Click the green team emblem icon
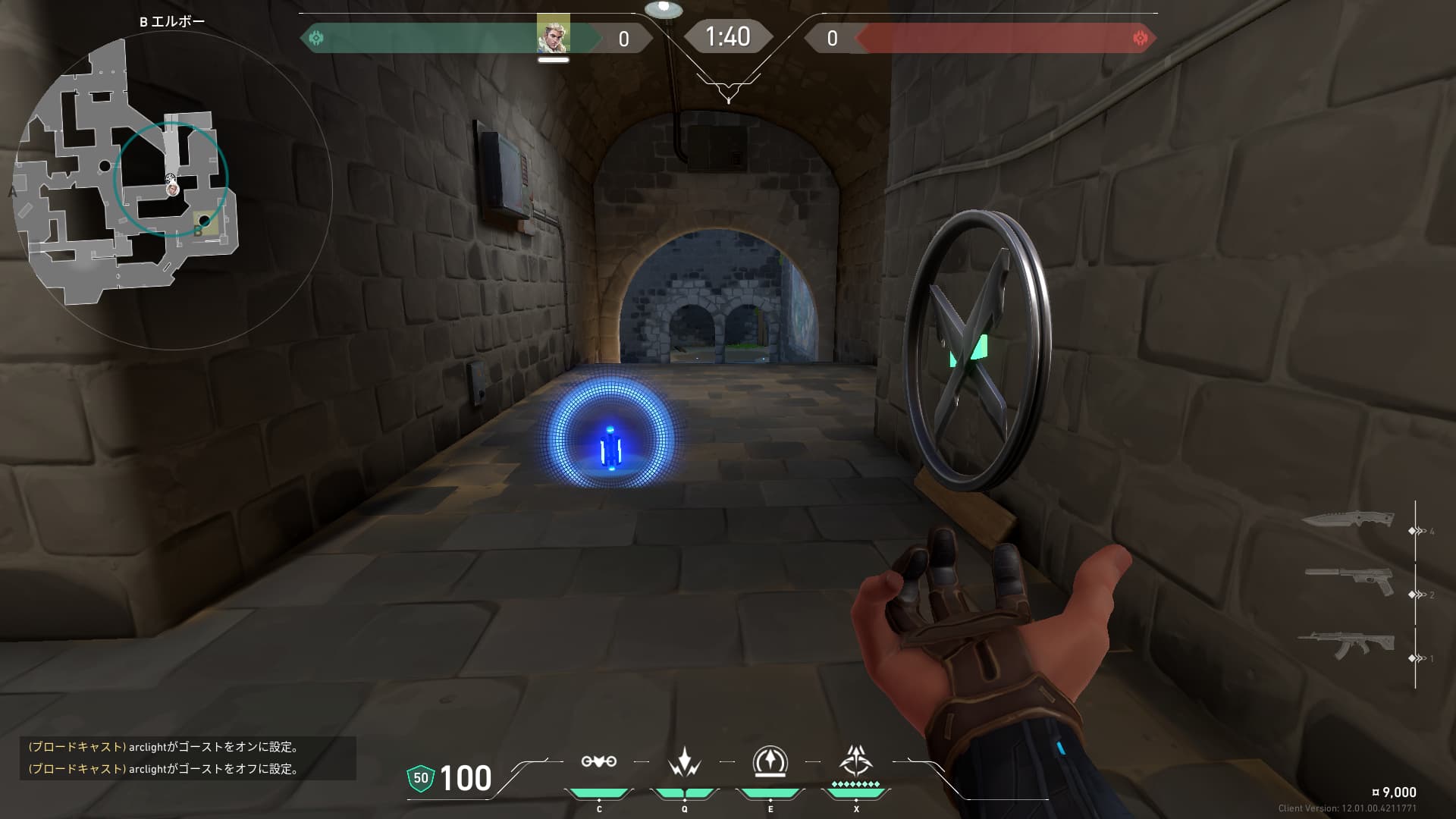Image resolution: width=1456 pixels, height=819 pixels. click(316, 38)
